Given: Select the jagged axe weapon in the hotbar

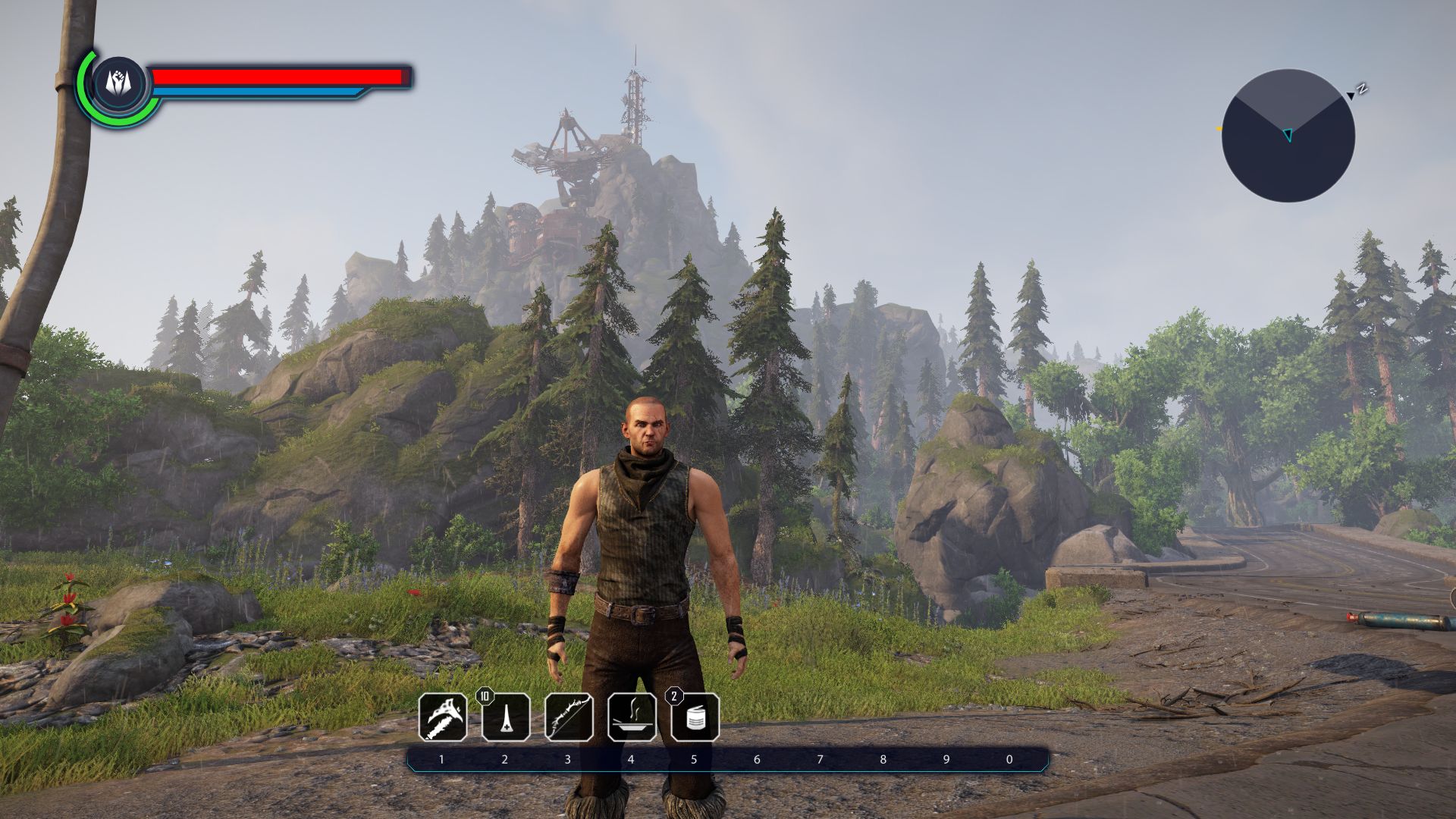Looking at the screenshot, I should [x=443, y=717].
